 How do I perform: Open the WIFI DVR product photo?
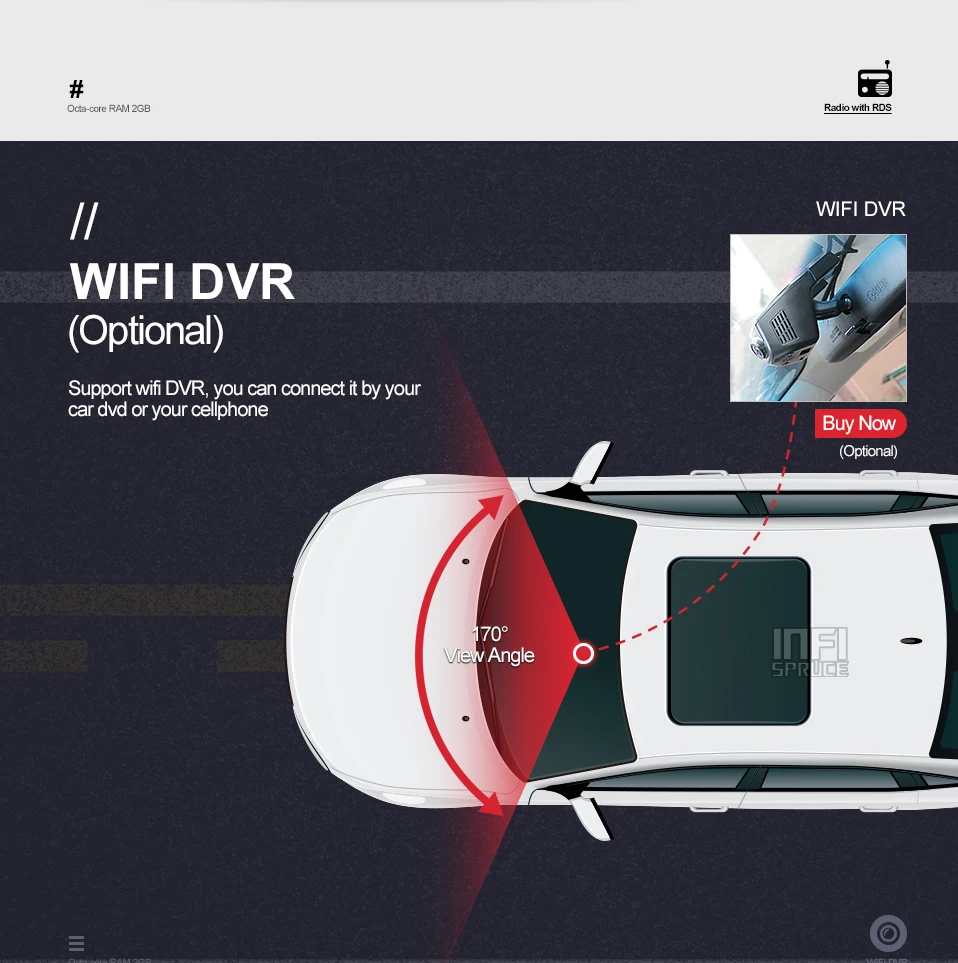point(818,318)
